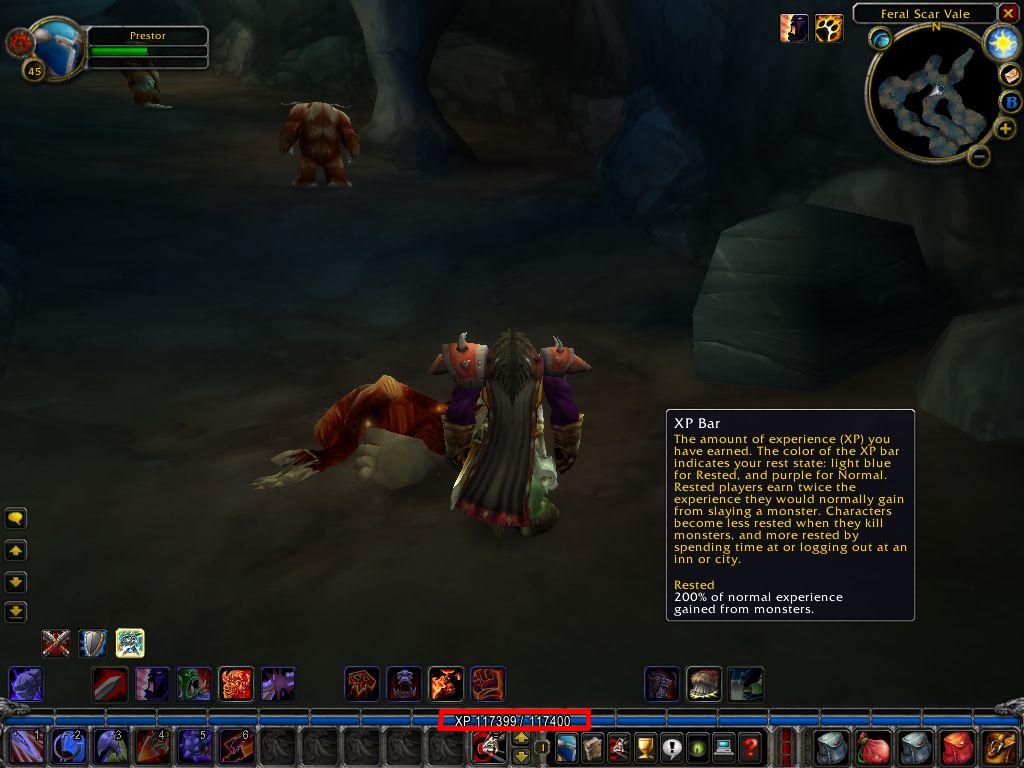Activate the ability in action slot 4
The height and width of the screenshot is (768, 1024).
click(x=151, y=747)
